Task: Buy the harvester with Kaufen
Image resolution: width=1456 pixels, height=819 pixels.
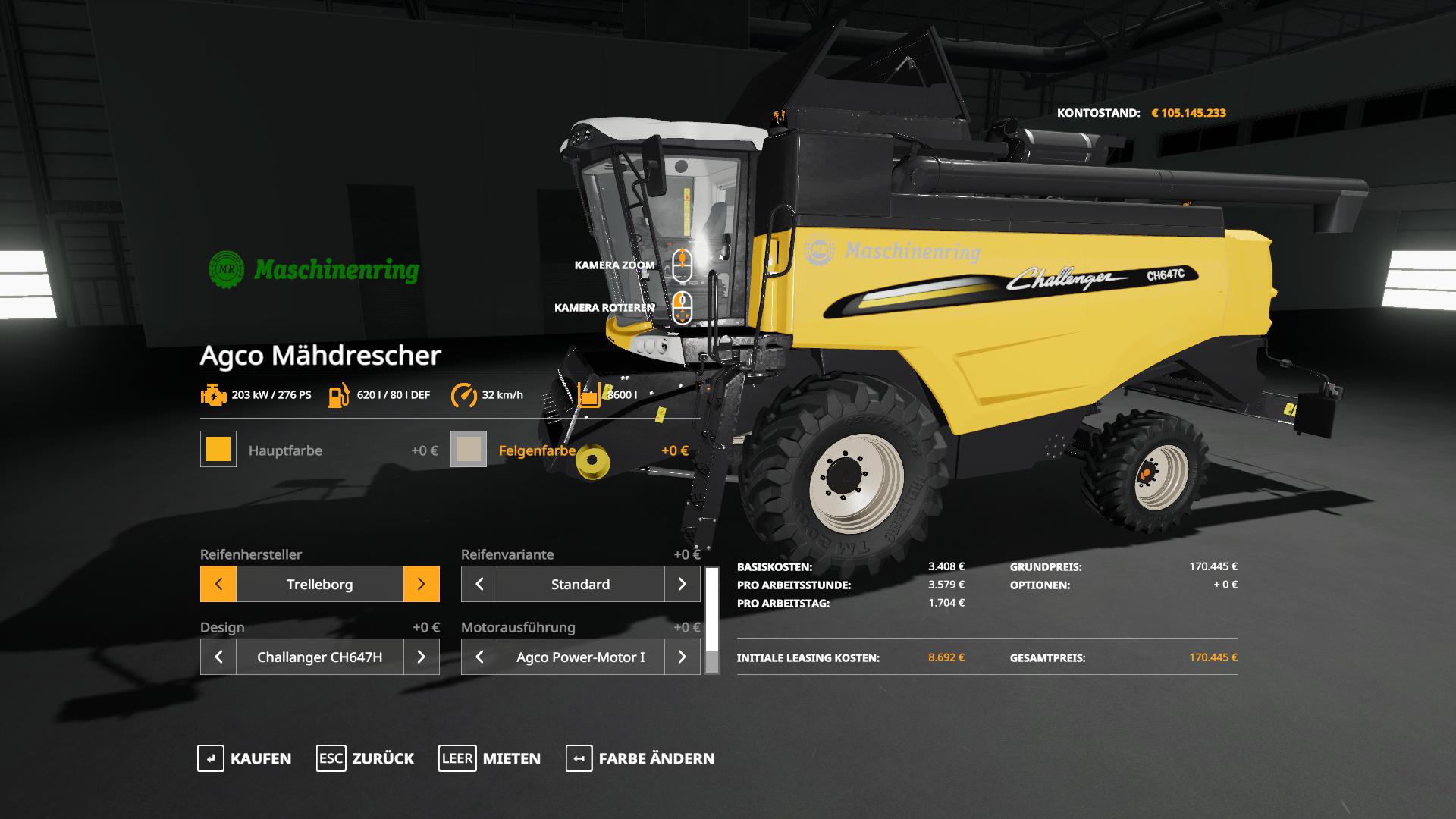Action: click(244, 758)
